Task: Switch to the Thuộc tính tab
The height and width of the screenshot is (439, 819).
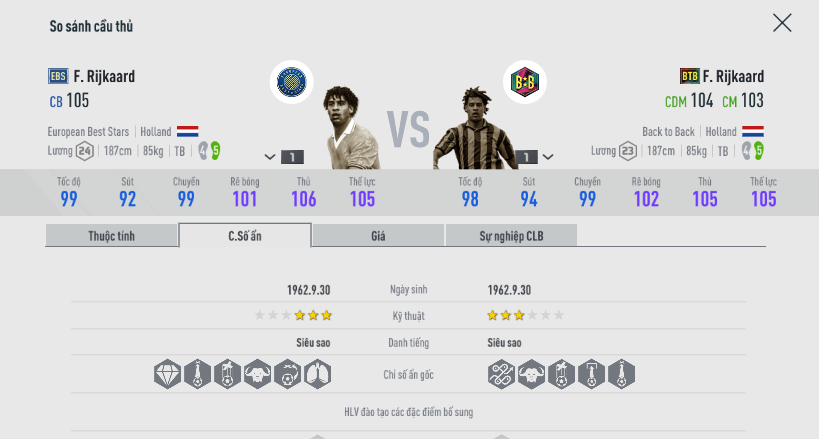Action: 111,236
